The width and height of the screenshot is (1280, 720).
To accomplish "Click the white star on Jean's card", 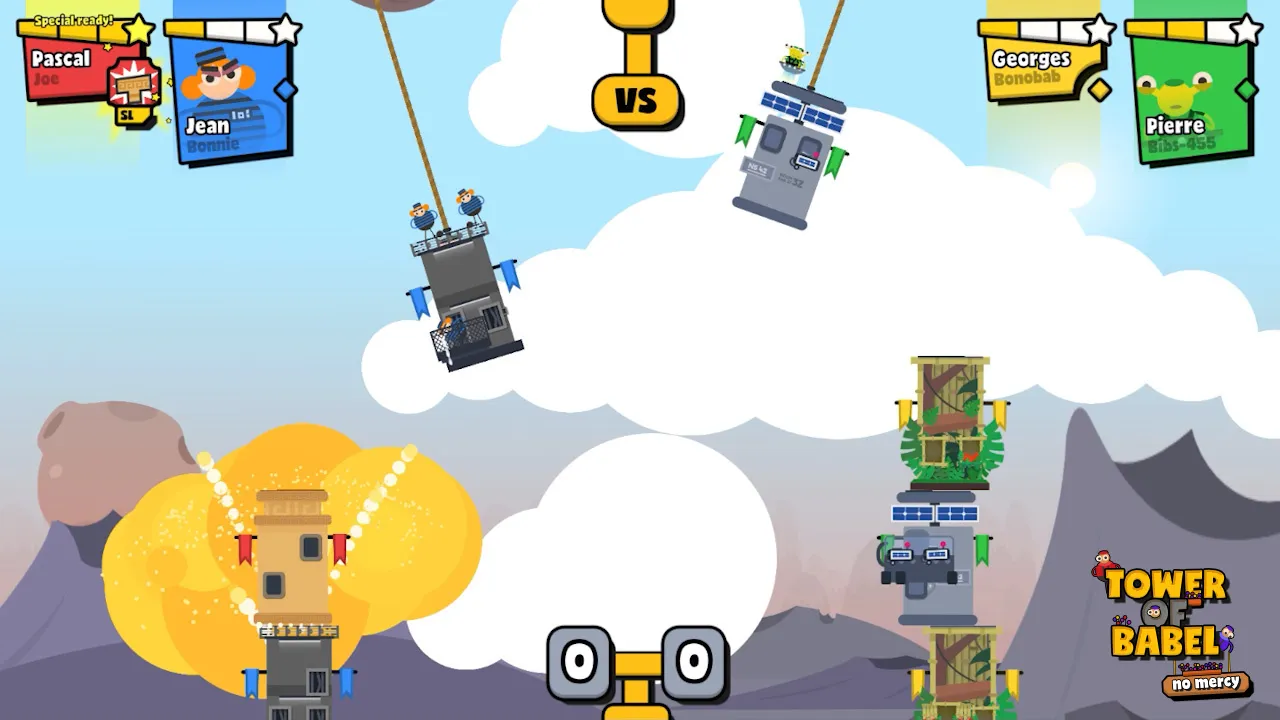I will click(x=285, y=30).
